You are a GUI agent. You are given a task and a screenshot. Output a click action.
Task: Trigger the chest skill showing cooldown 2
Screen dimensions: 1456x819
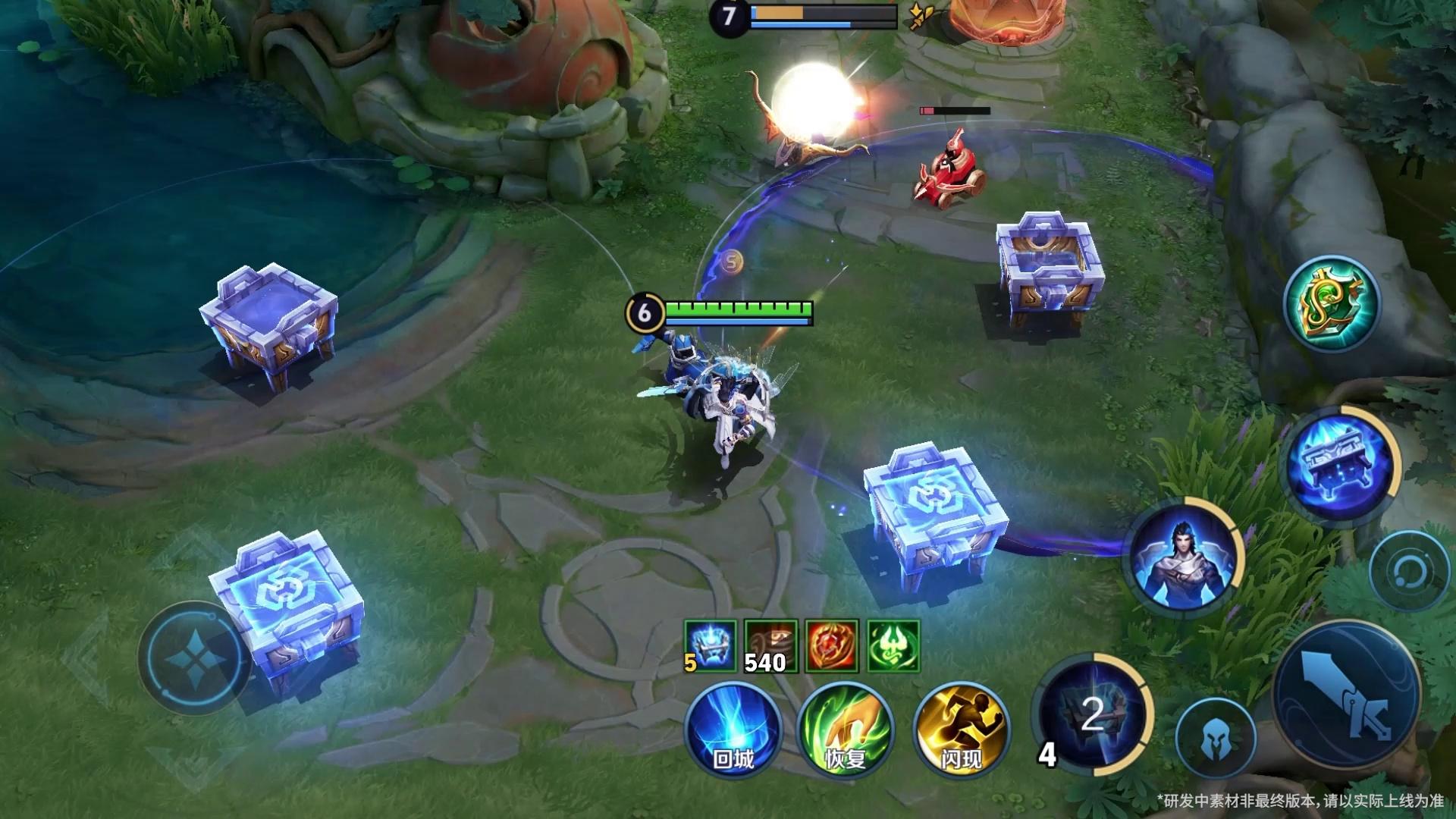(x=1092, y=714)
